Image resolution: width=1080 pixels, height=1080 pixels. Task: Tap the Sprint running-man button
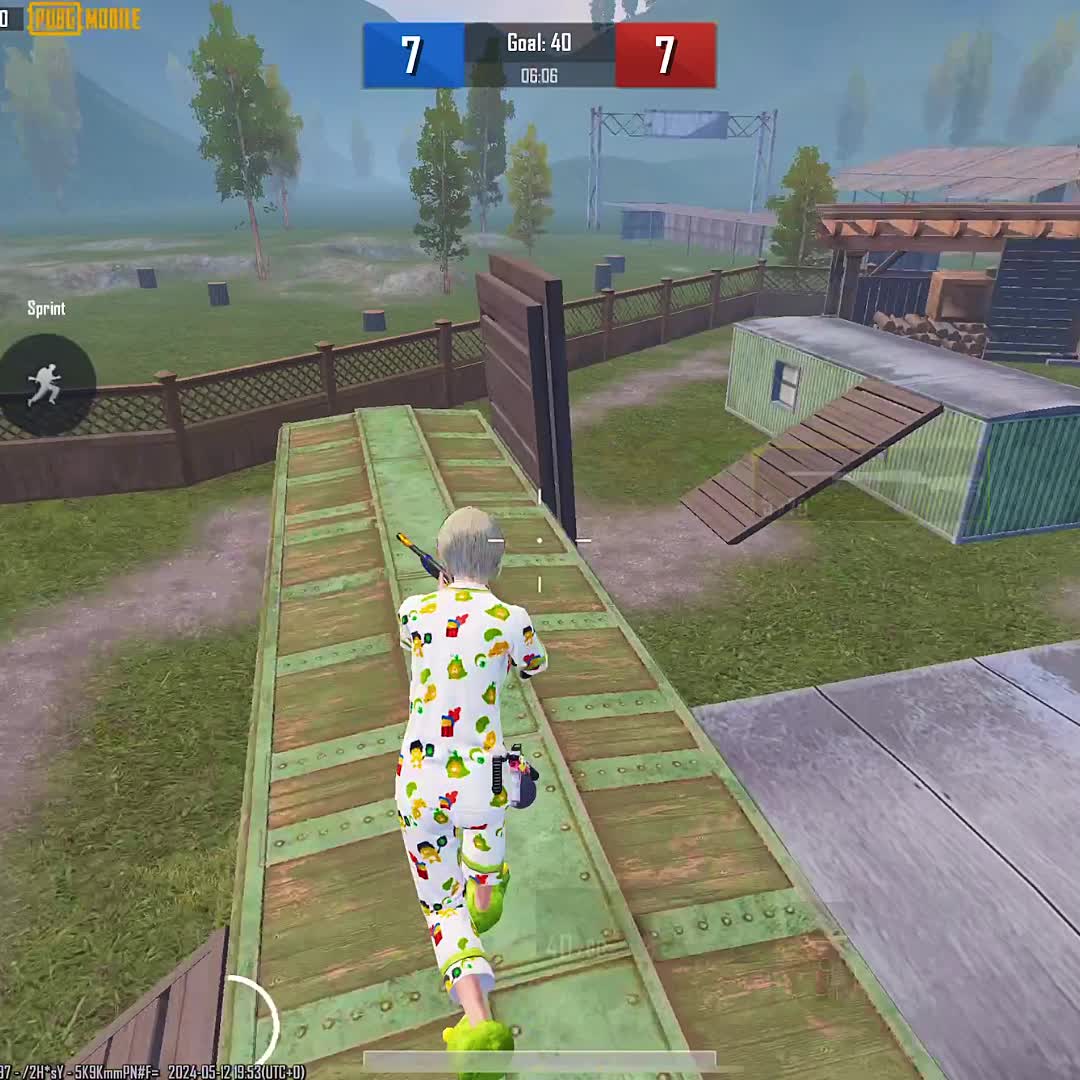click(x=45, y=383)
